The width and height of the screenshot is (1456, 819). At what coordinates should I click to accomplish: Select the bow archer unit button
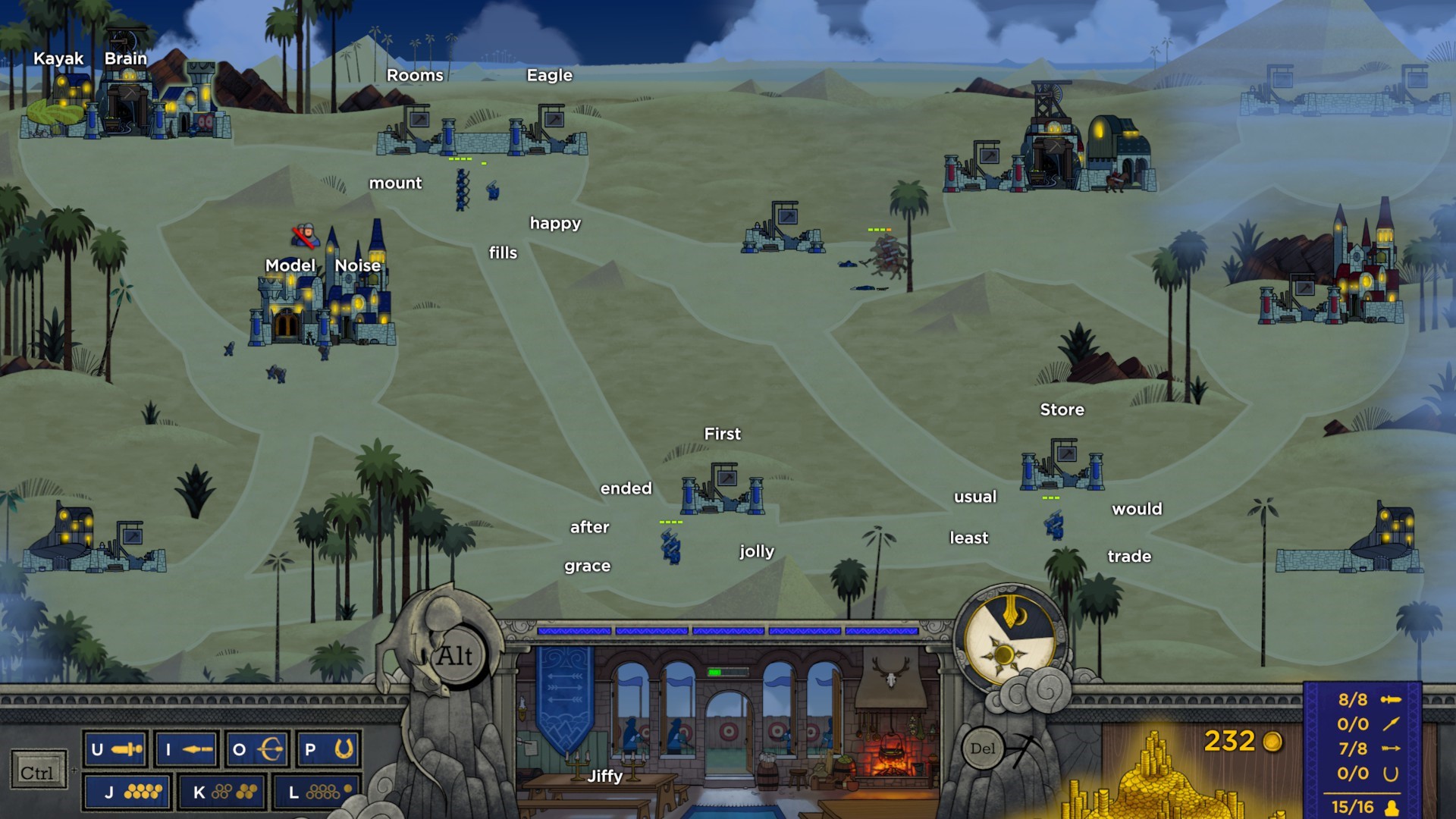pos(257,750)
